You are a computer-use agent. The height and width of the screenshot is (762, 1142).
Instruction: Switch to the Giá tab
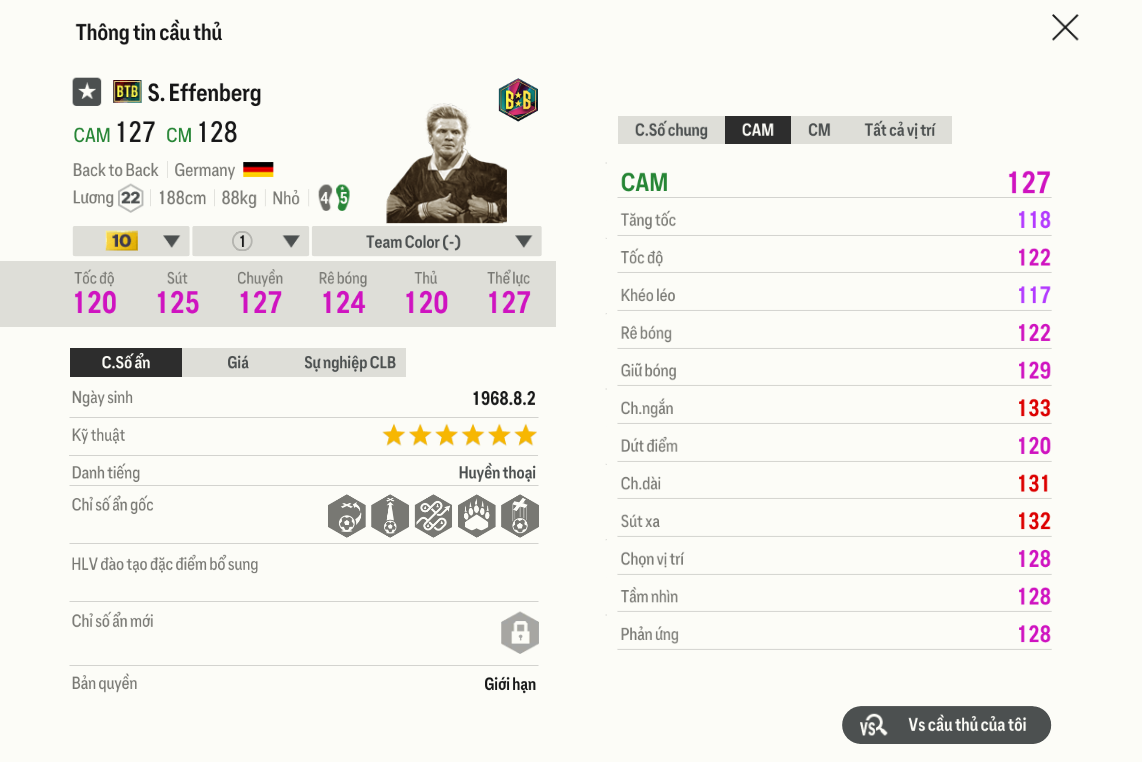[x=238, y=362]
